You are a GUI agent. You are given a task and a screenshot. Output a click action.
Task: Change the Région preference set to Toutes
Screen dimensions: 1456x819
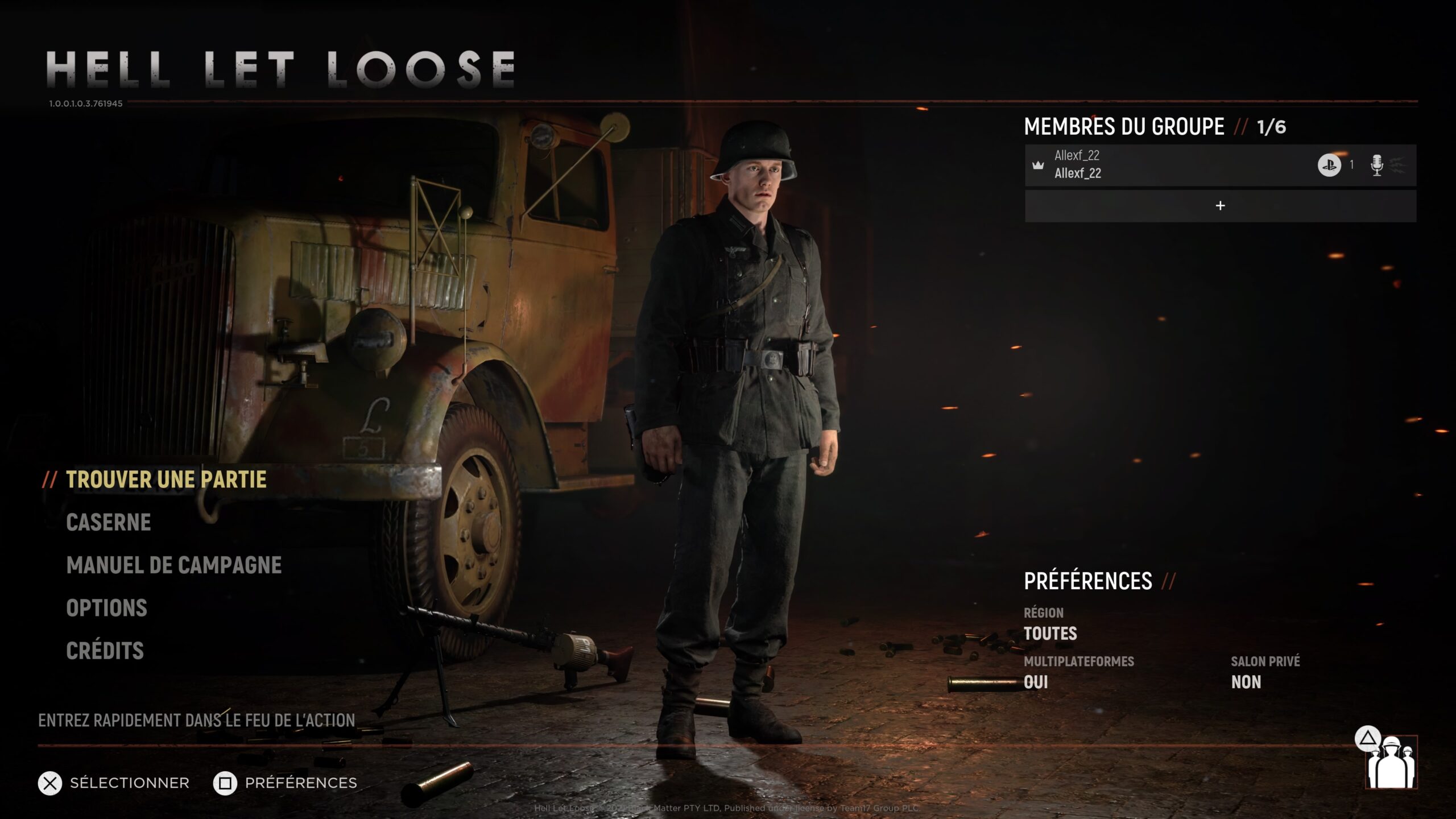point(1050,633)
